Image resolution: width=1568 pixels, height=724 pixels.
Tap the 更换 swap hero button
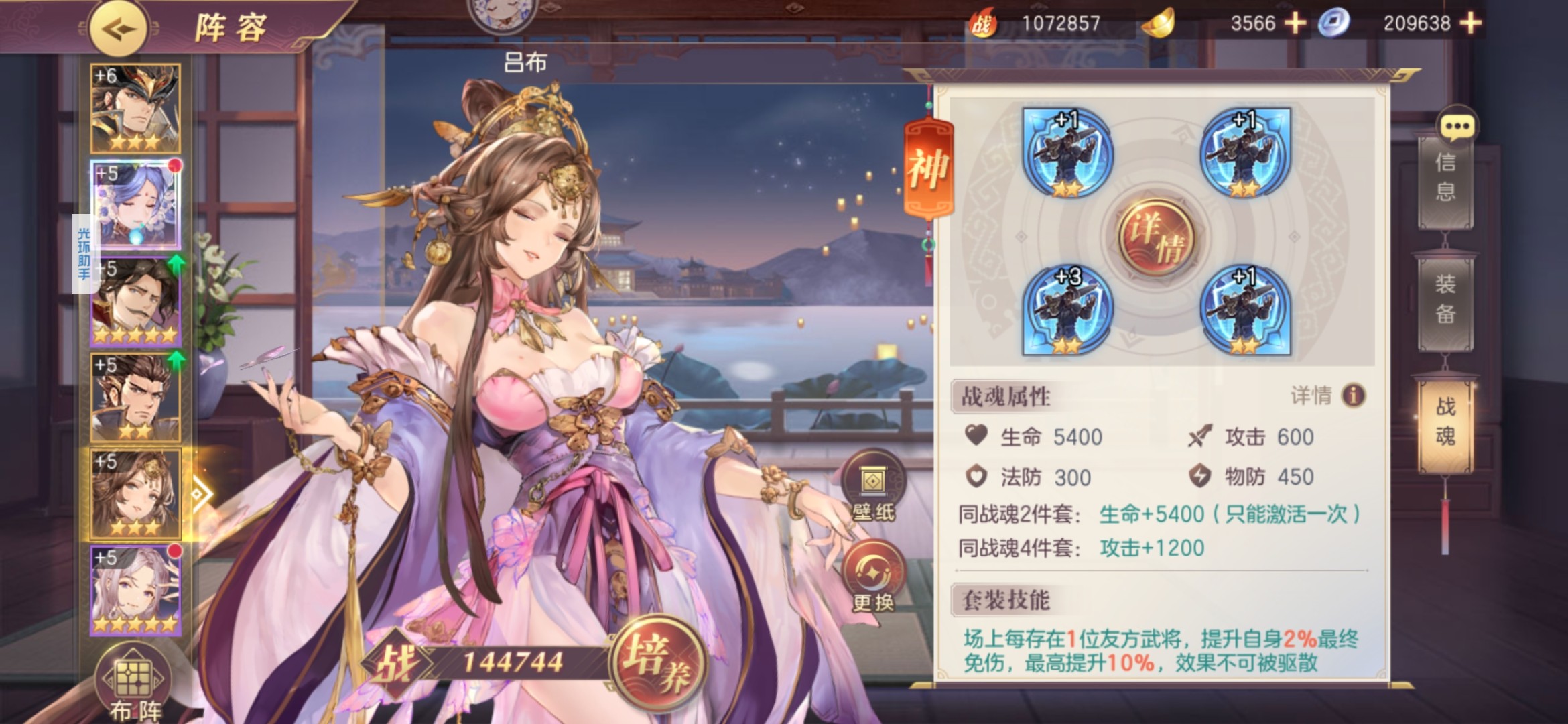873,577
